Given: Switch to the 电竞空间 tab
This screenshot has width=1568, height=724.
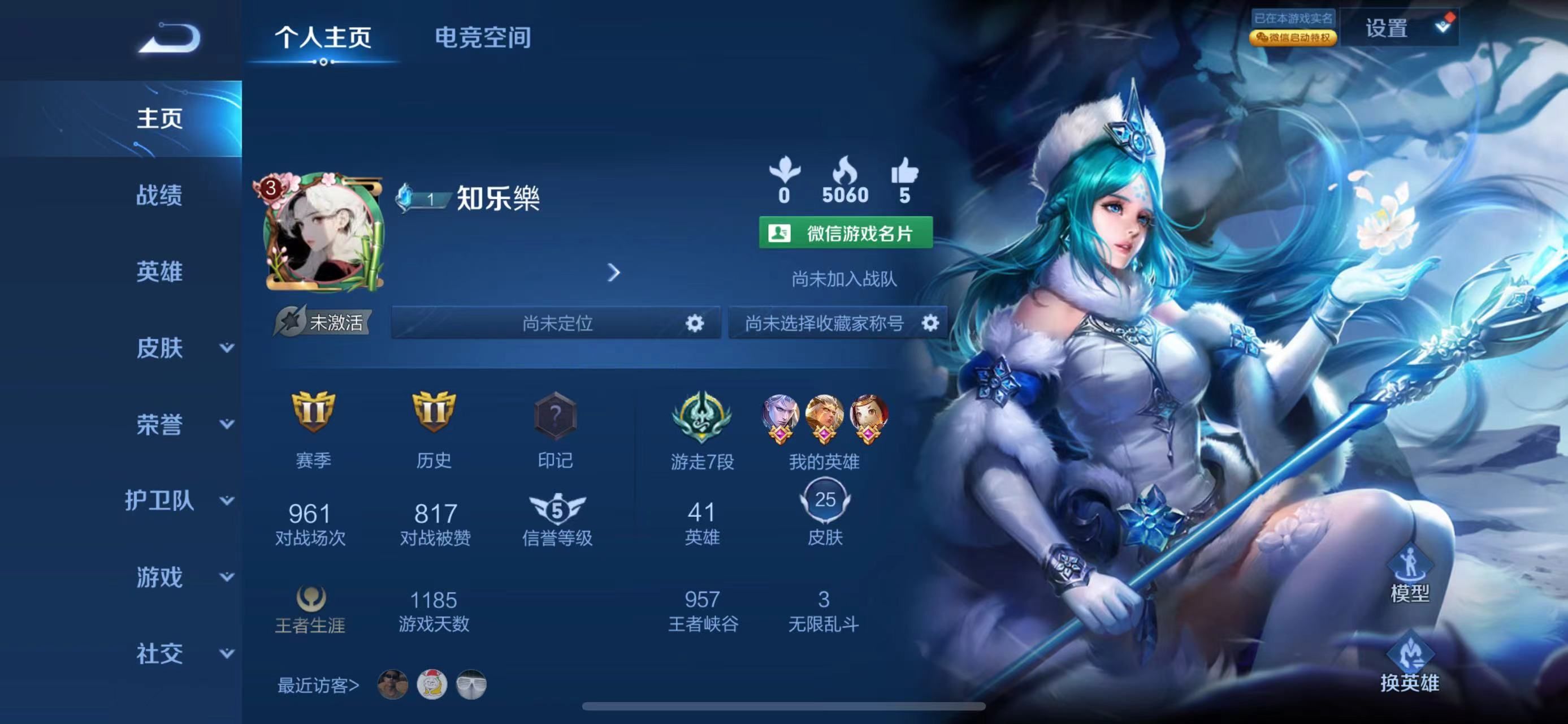Looking at the screenshot, I should [x=484, y=38].
